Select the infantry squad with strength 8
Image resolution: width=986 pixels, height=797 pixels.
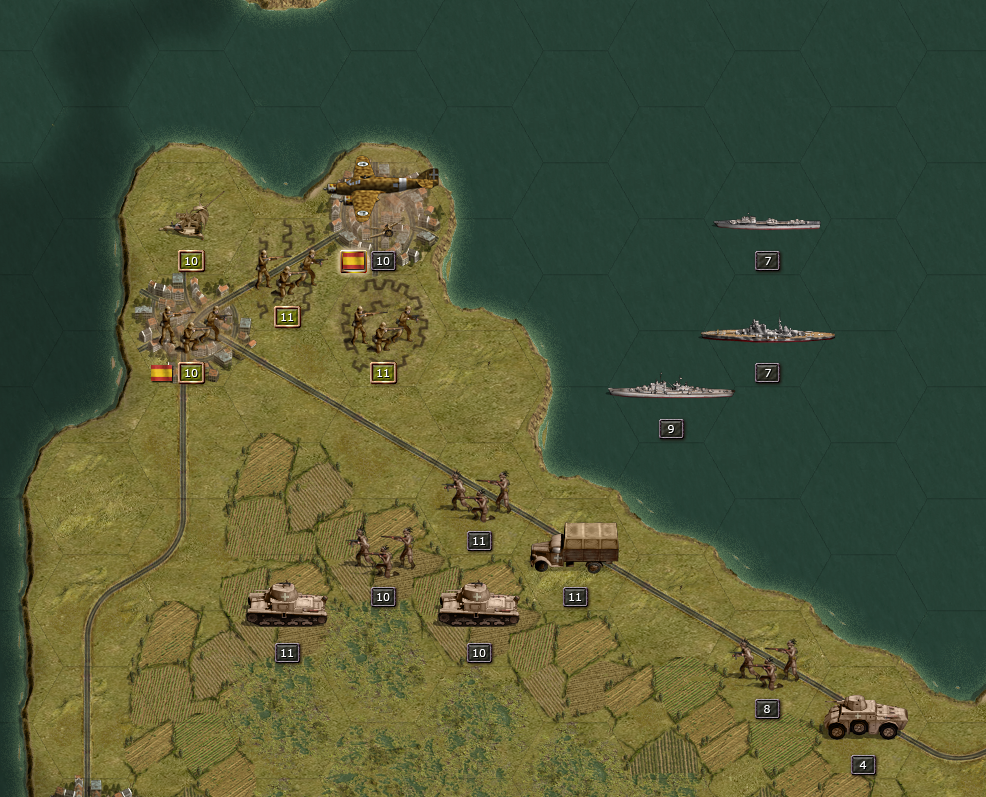click(768, 662)
